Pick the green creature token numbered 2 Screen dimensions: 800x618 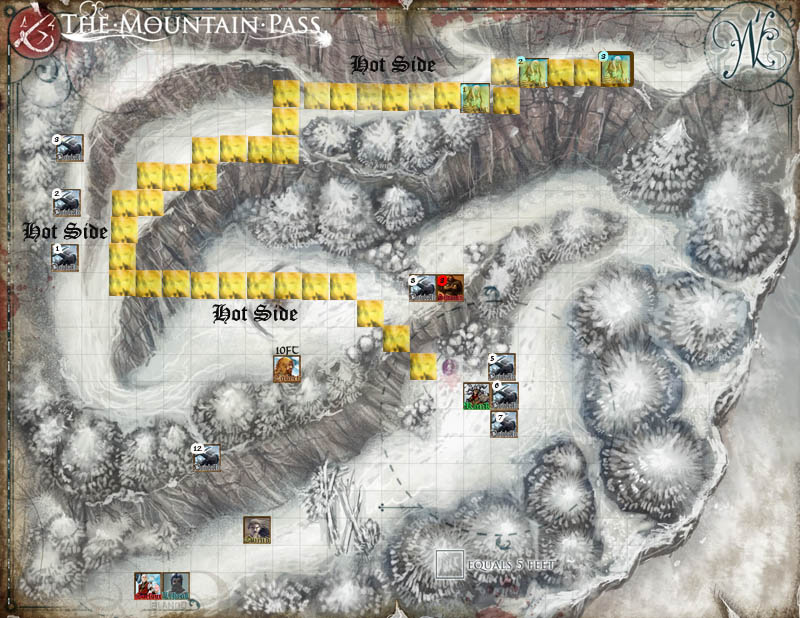click(533, 72)
